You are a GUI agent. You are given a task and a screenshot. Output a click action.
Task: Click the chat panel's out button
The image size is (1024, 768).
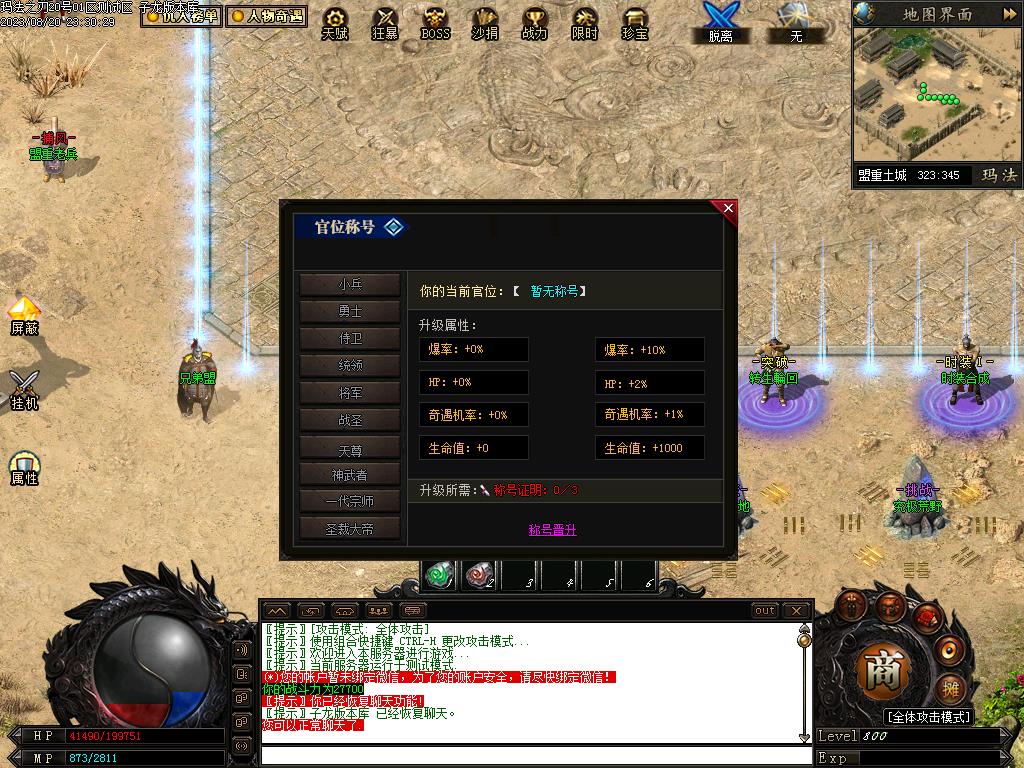[x=765, y=610]
